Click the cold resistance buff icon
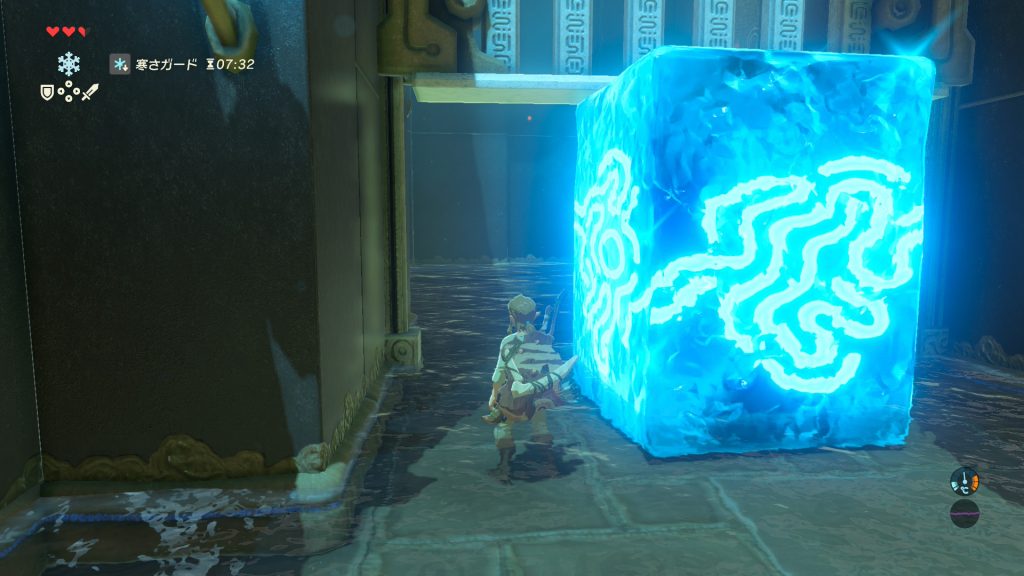This screenshot has height=576, width=1024. click(x=119, y=64)
